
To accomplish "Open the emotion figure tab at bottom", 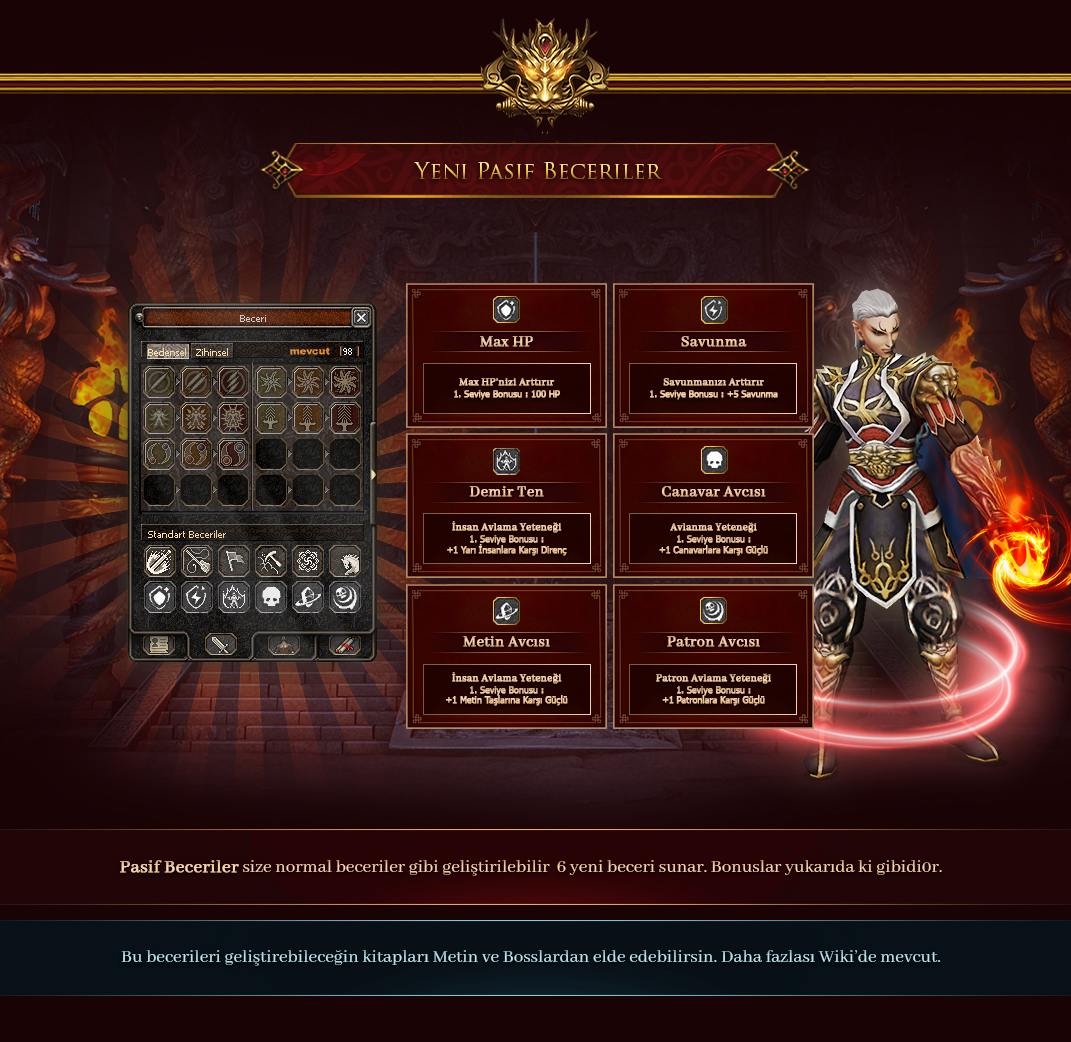I will pyautogui.click(x=283, y=645).
